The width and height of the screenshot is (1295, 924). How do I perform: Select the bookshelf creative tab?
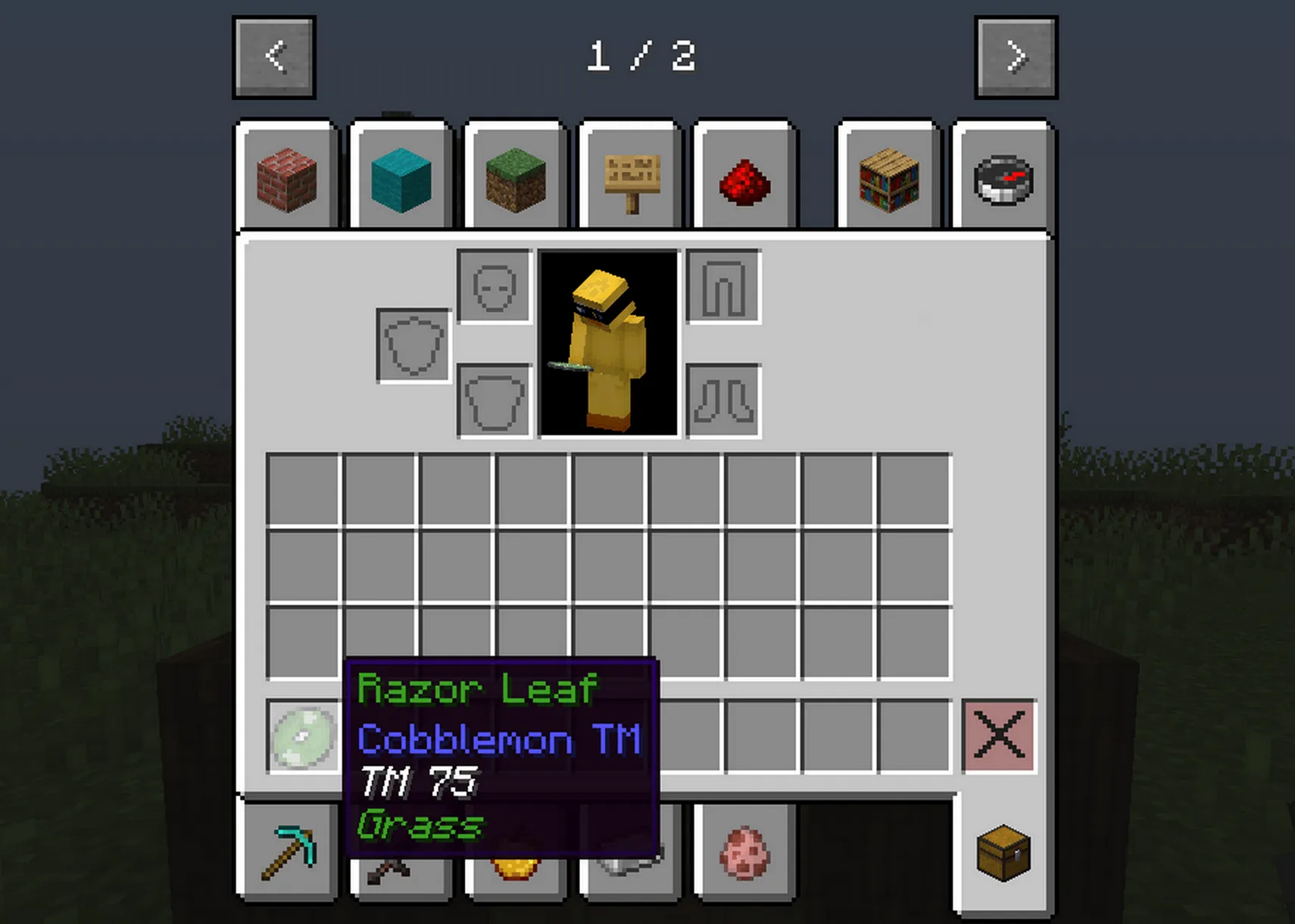(888, 179)
